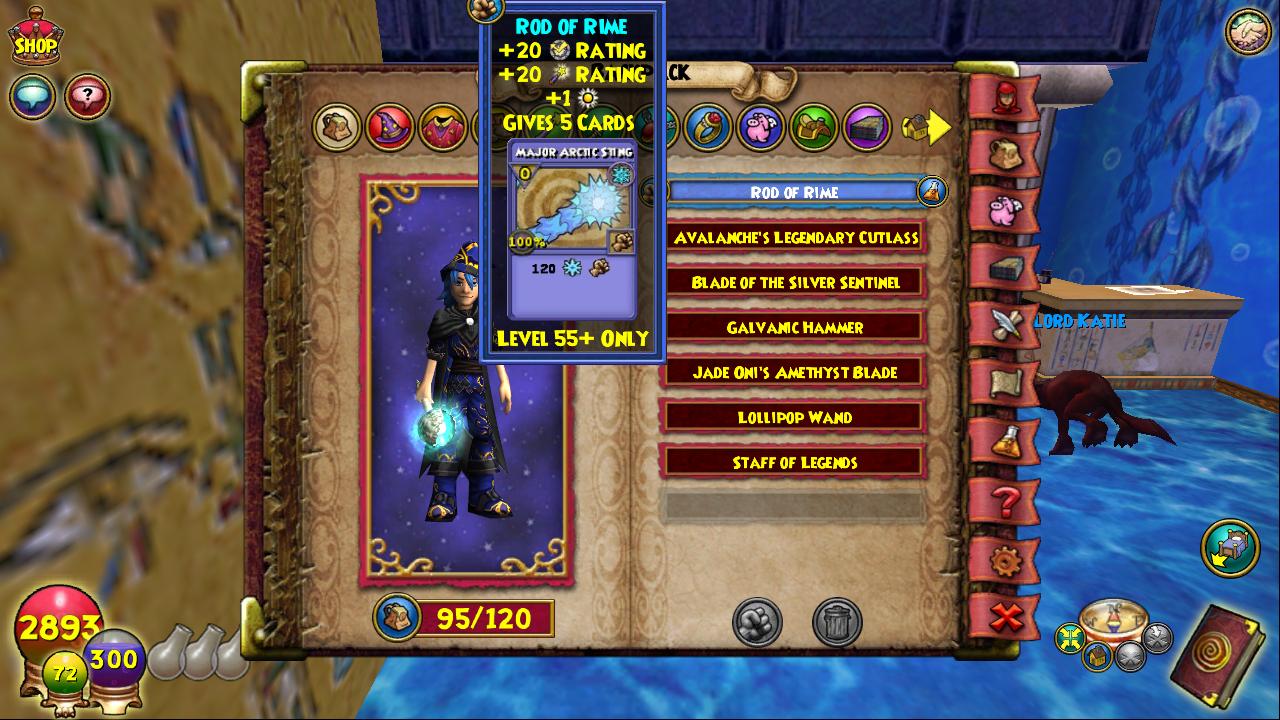Click the equipped Rod of Rime row
The width and height of the screenshot is (1280, 720).
click(x=794, y=192)
